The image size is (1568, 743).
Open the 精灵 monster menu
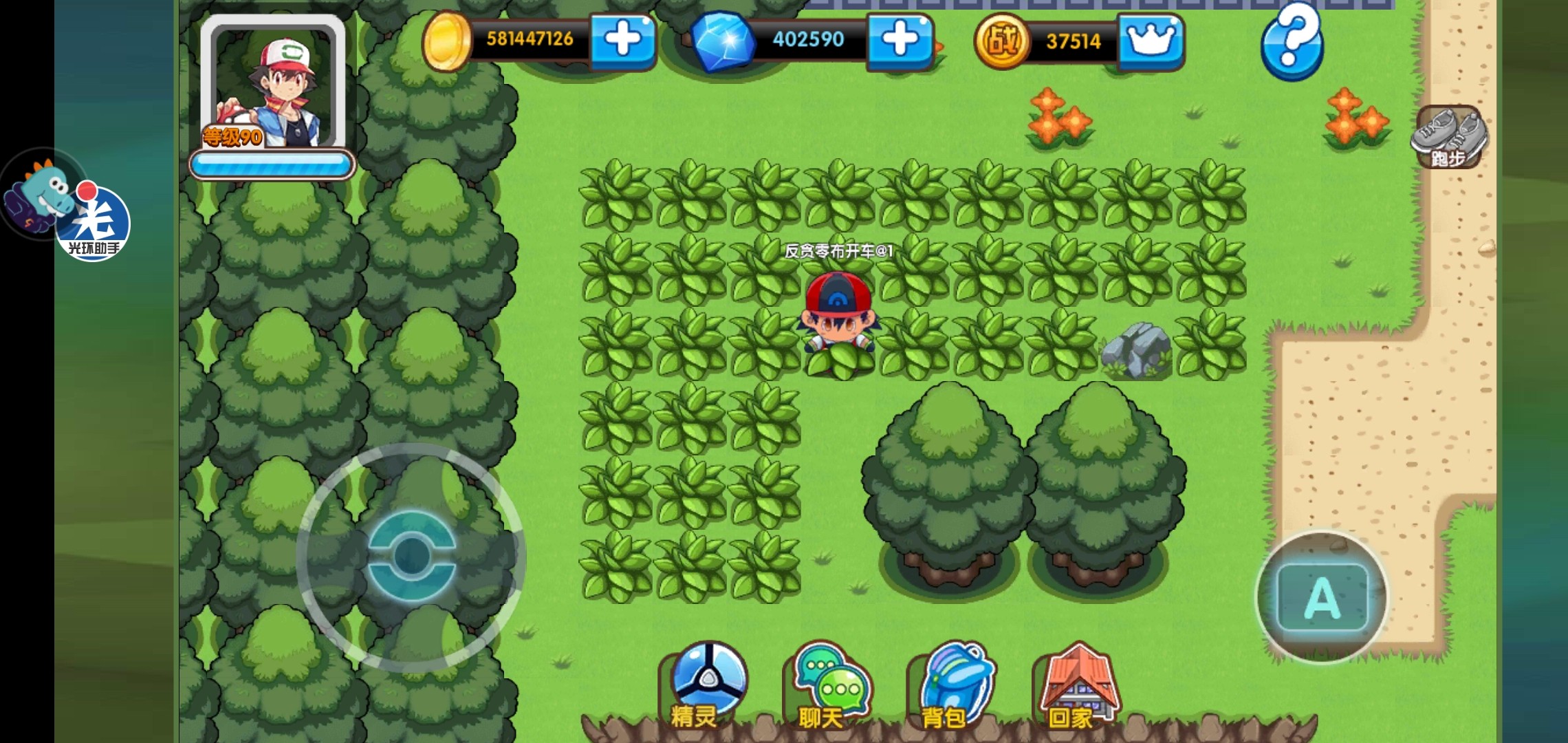pos(706,685)
